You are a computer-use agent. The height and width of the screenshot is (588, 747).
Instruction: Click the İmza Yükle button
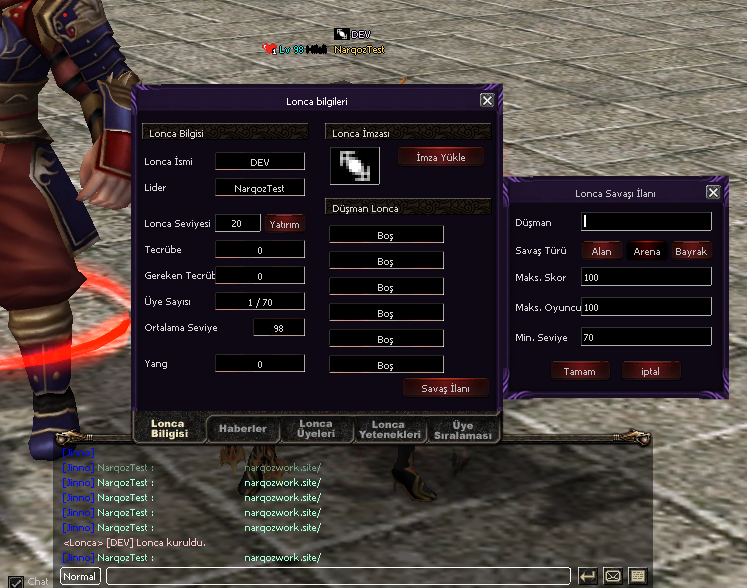click(440, 157)
